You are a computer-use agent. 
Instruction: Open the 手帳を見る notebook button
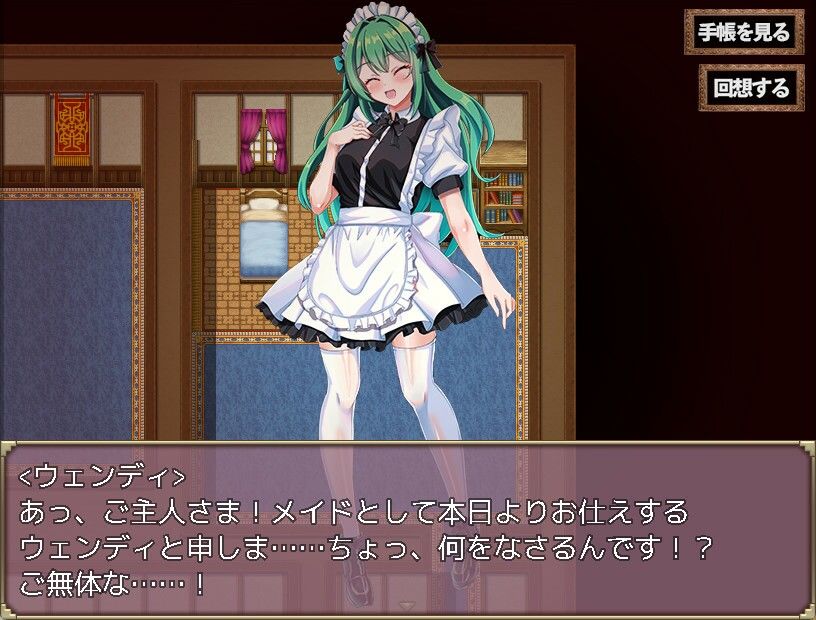click(744, 32)
